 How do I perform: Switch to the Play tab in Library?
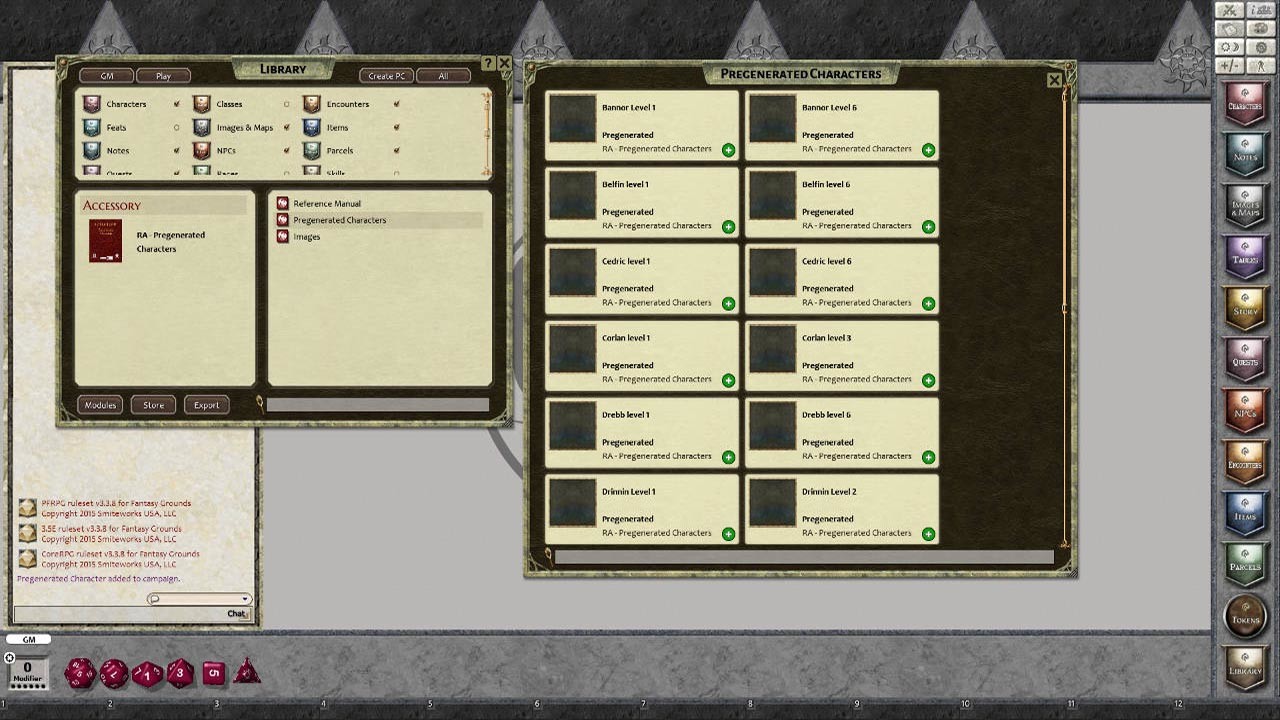coord(164,75)
